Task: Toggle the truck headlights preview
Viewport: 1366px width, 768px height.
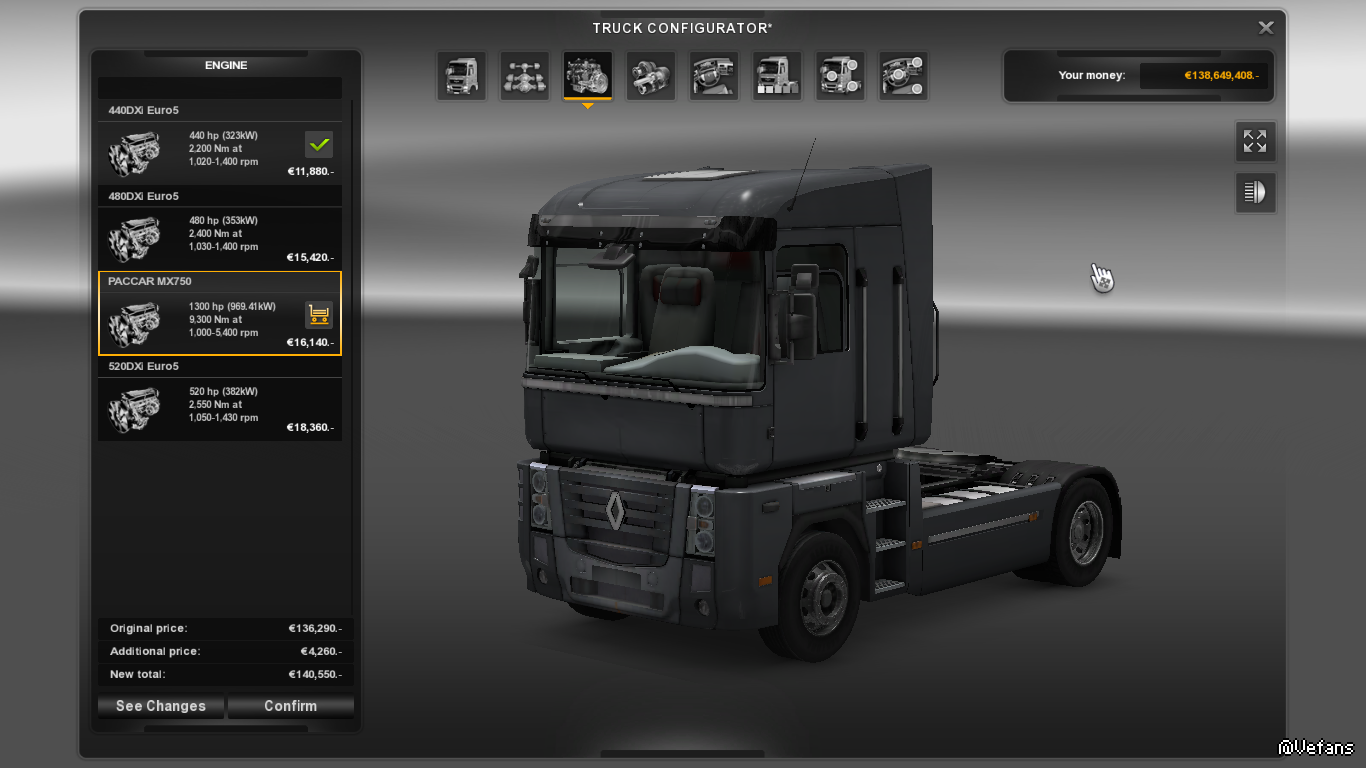Action: click(x=1255, y=192)
